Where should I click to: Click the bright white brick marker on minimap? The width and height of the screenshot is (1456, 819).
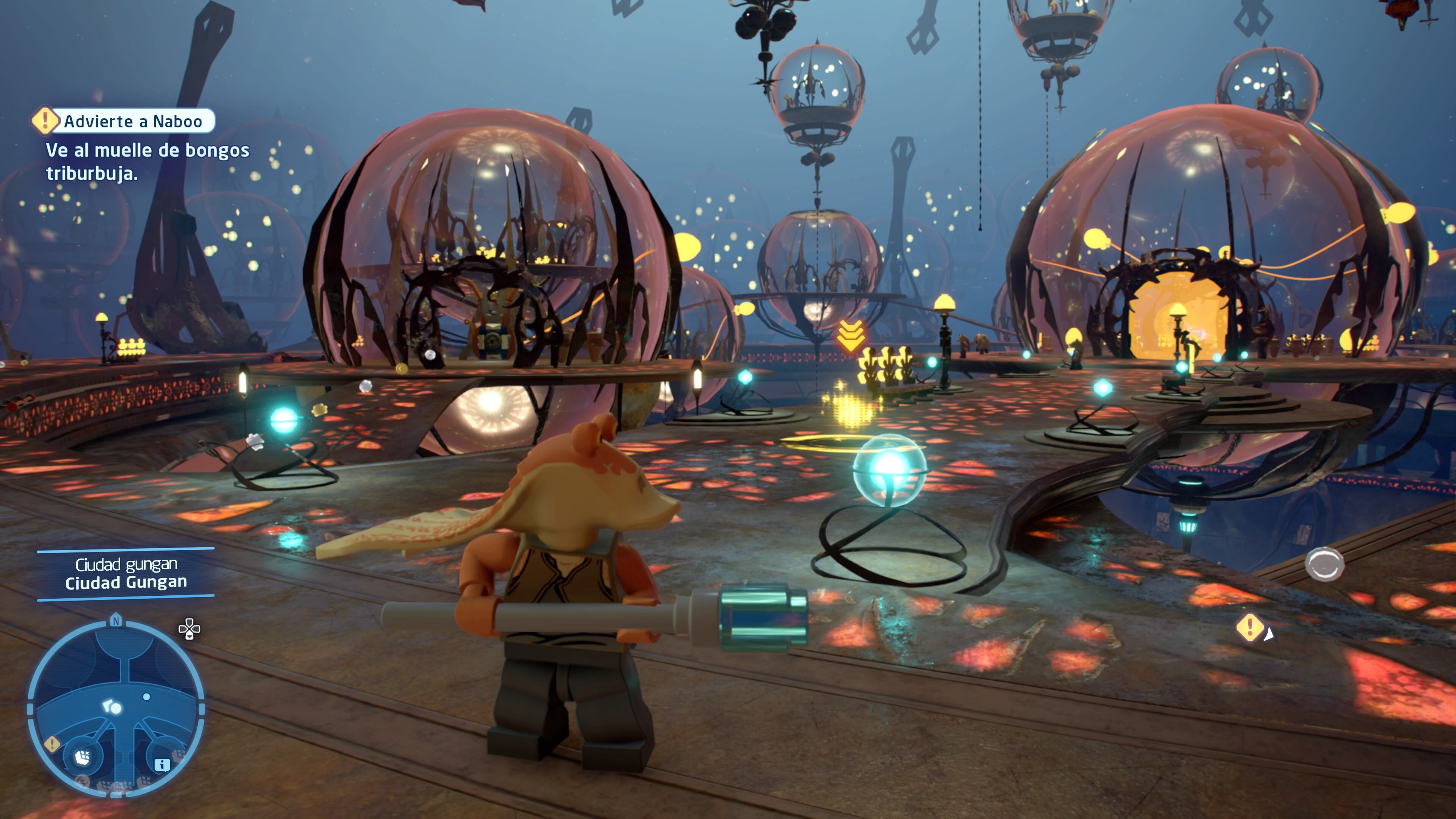[83, 756]
